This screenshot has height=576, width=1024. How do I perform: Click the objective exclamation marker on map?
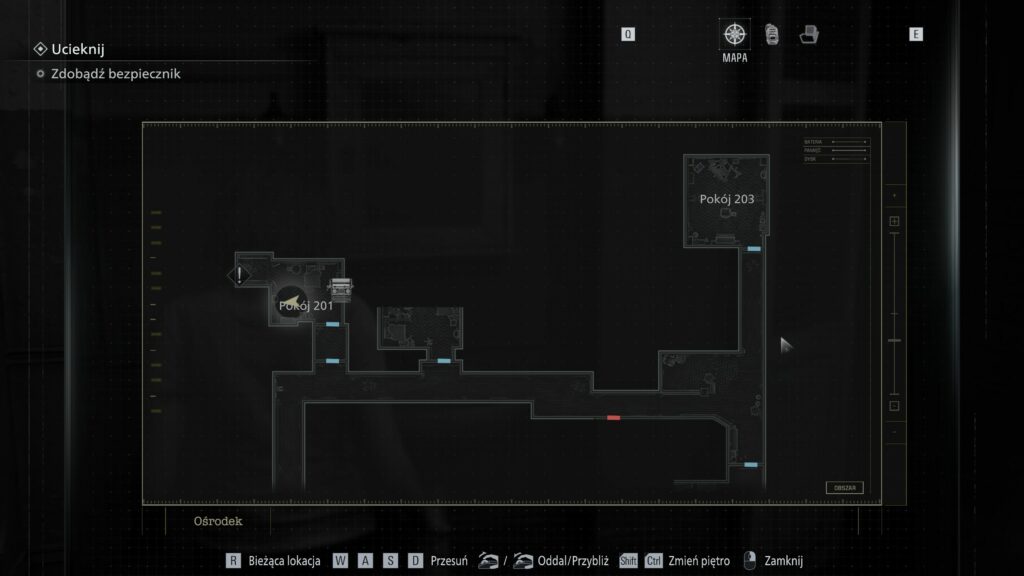(239, 275)
